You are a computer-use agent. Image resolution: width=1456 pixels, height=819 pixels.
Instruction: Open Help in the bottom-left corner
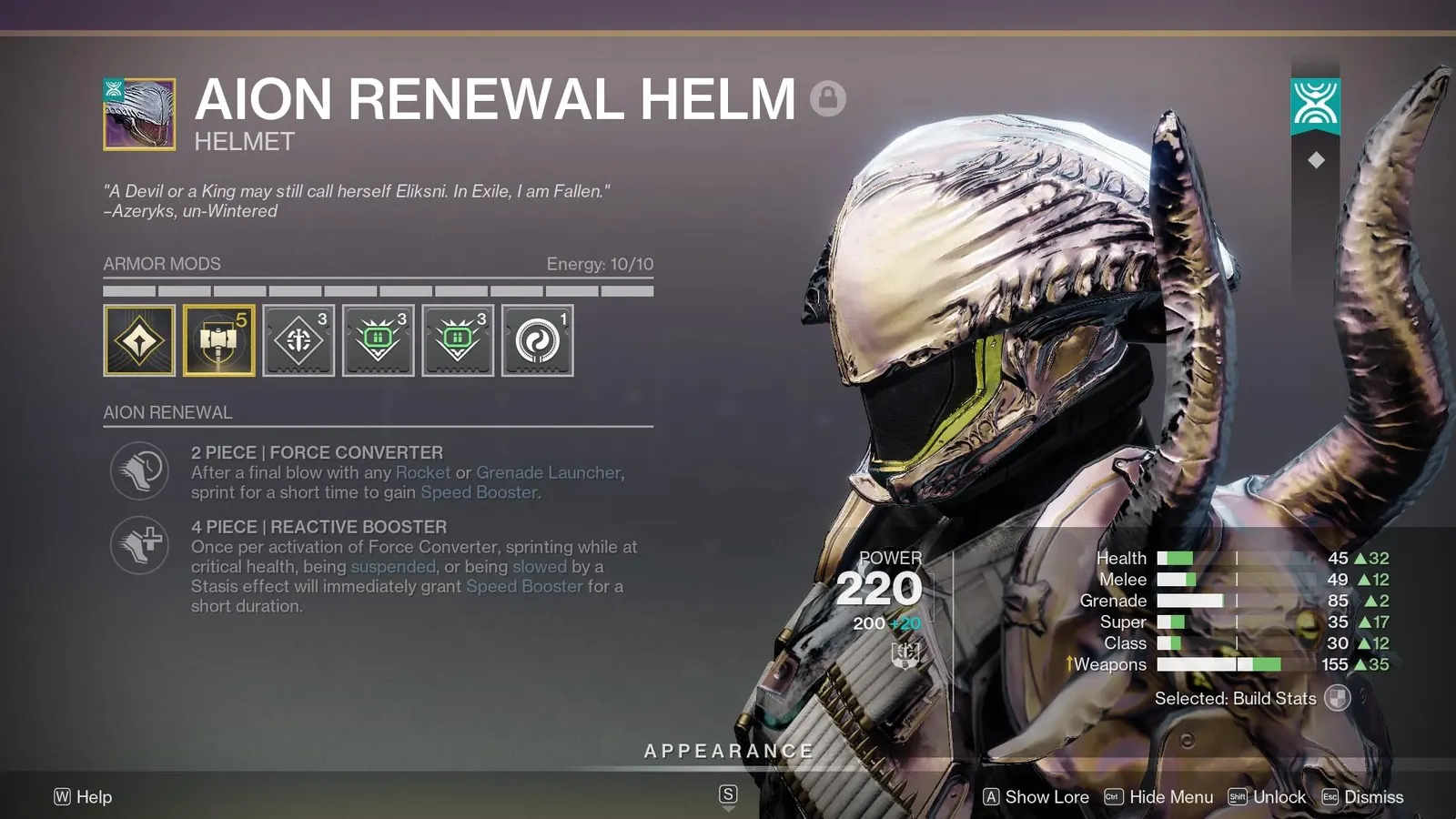pos(83,797)
